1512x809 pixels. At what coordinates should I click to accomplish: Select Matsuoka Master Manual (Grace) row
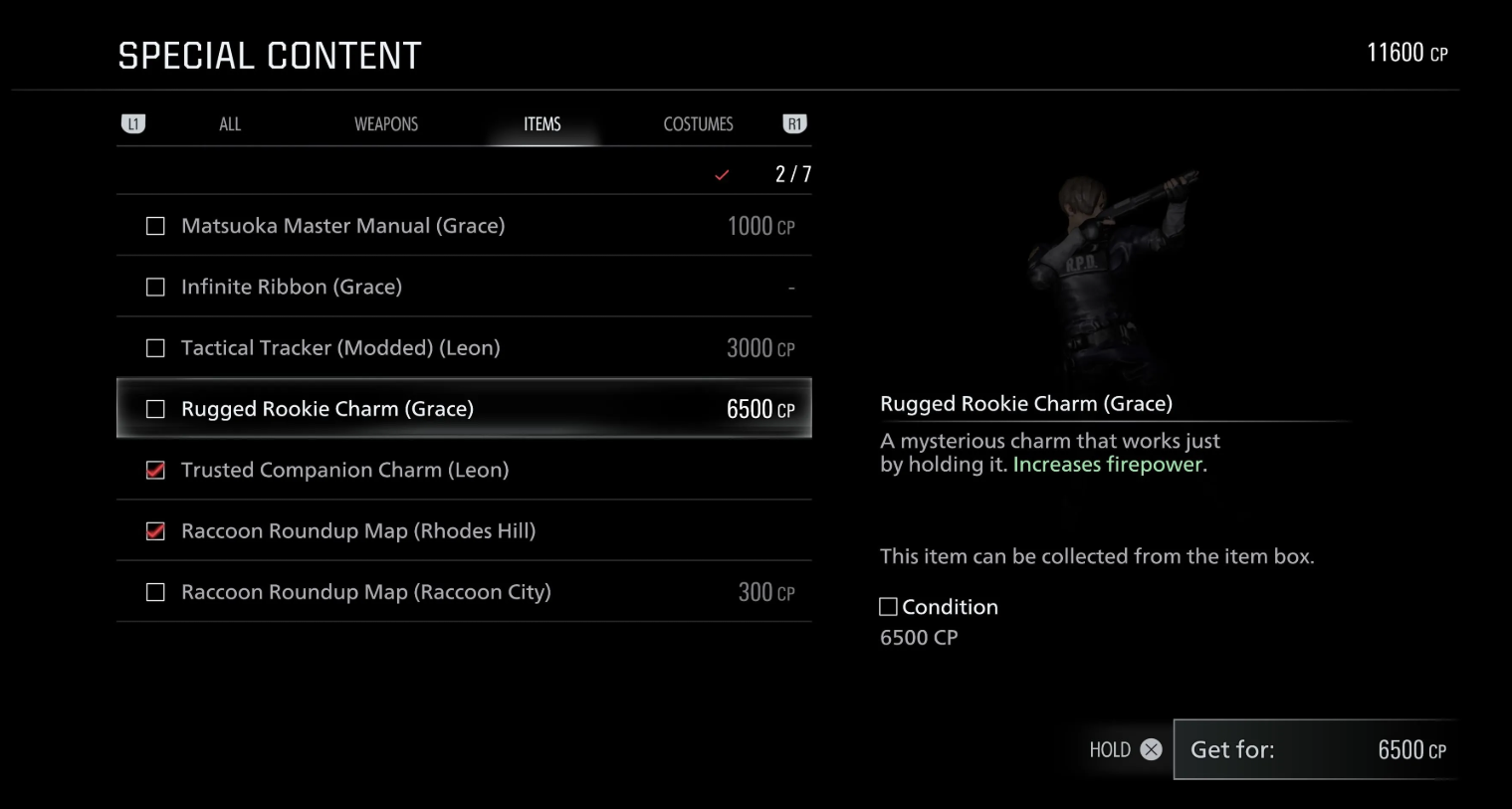click(464, 226)
